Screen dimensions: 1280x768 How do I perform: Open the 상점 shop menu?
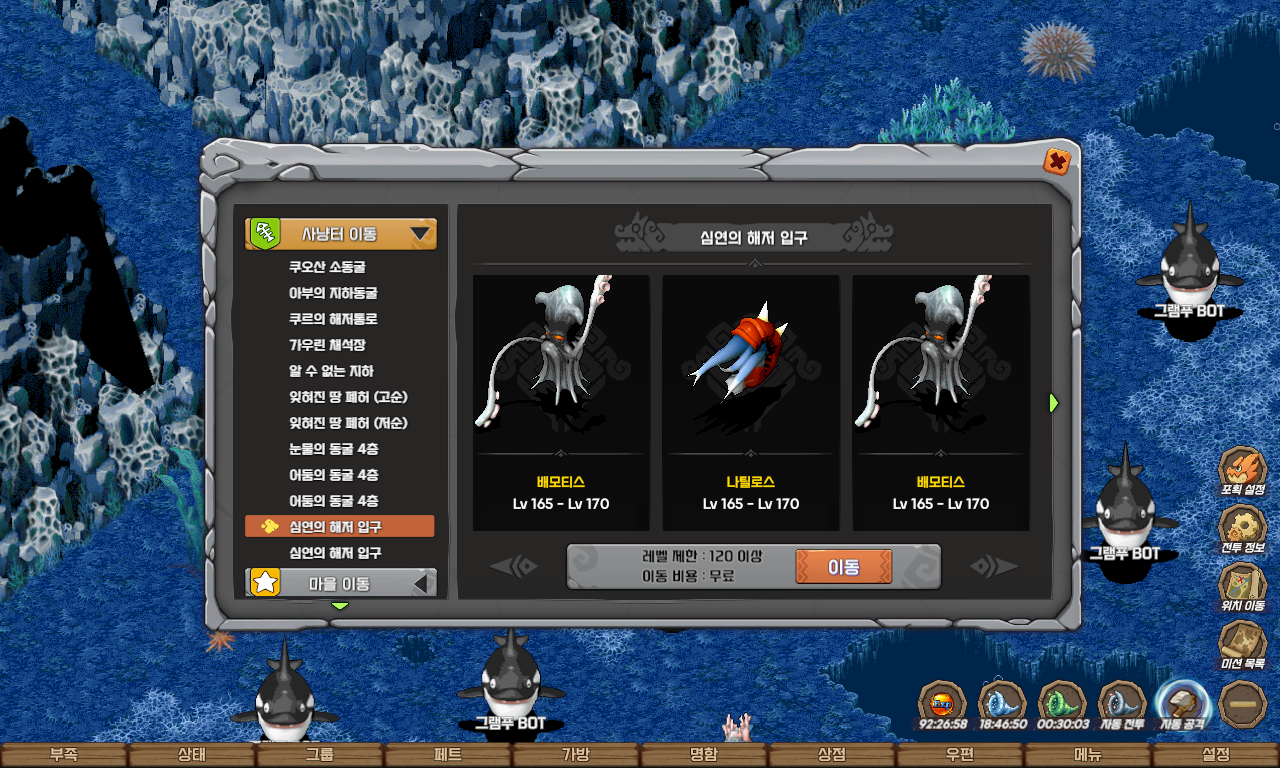click(832, 755)
